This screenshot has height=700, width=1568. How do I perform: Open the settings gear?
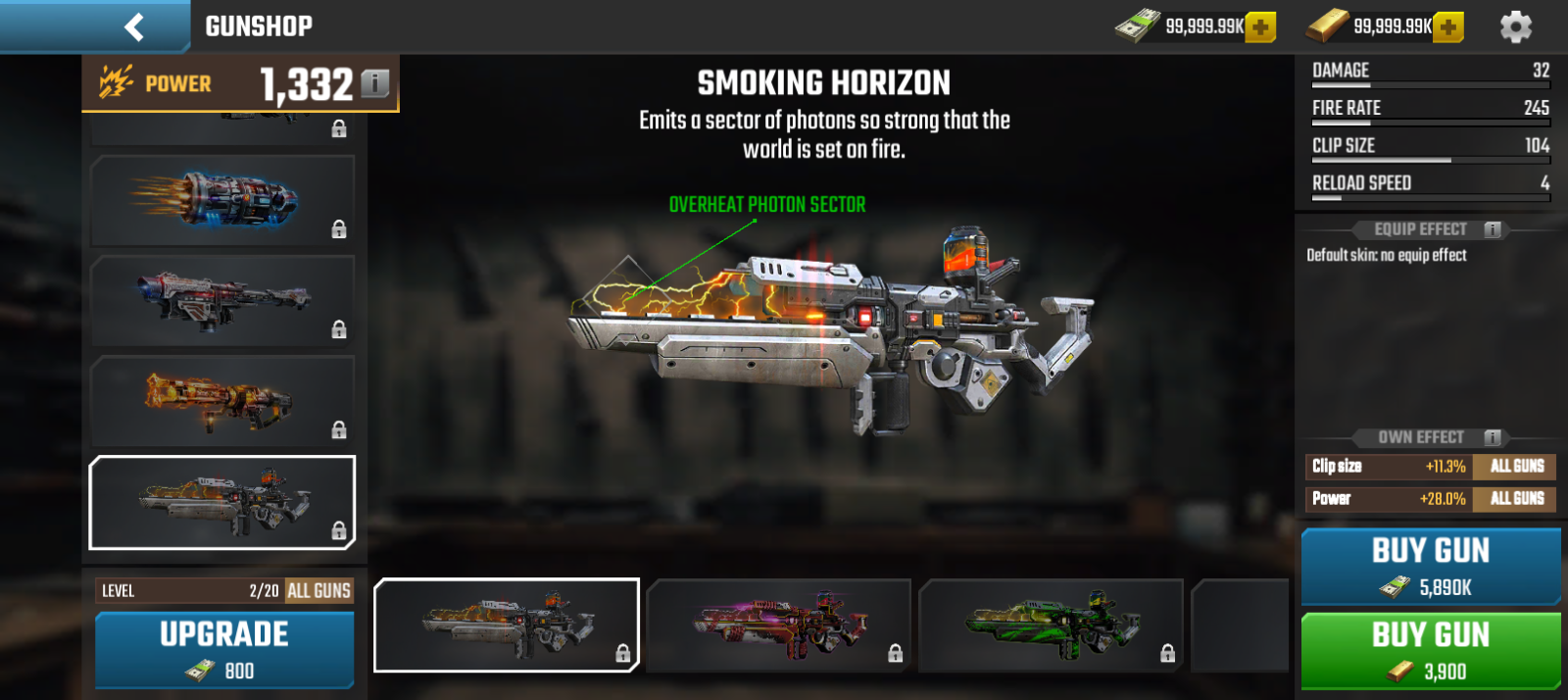coord(1515,26)
